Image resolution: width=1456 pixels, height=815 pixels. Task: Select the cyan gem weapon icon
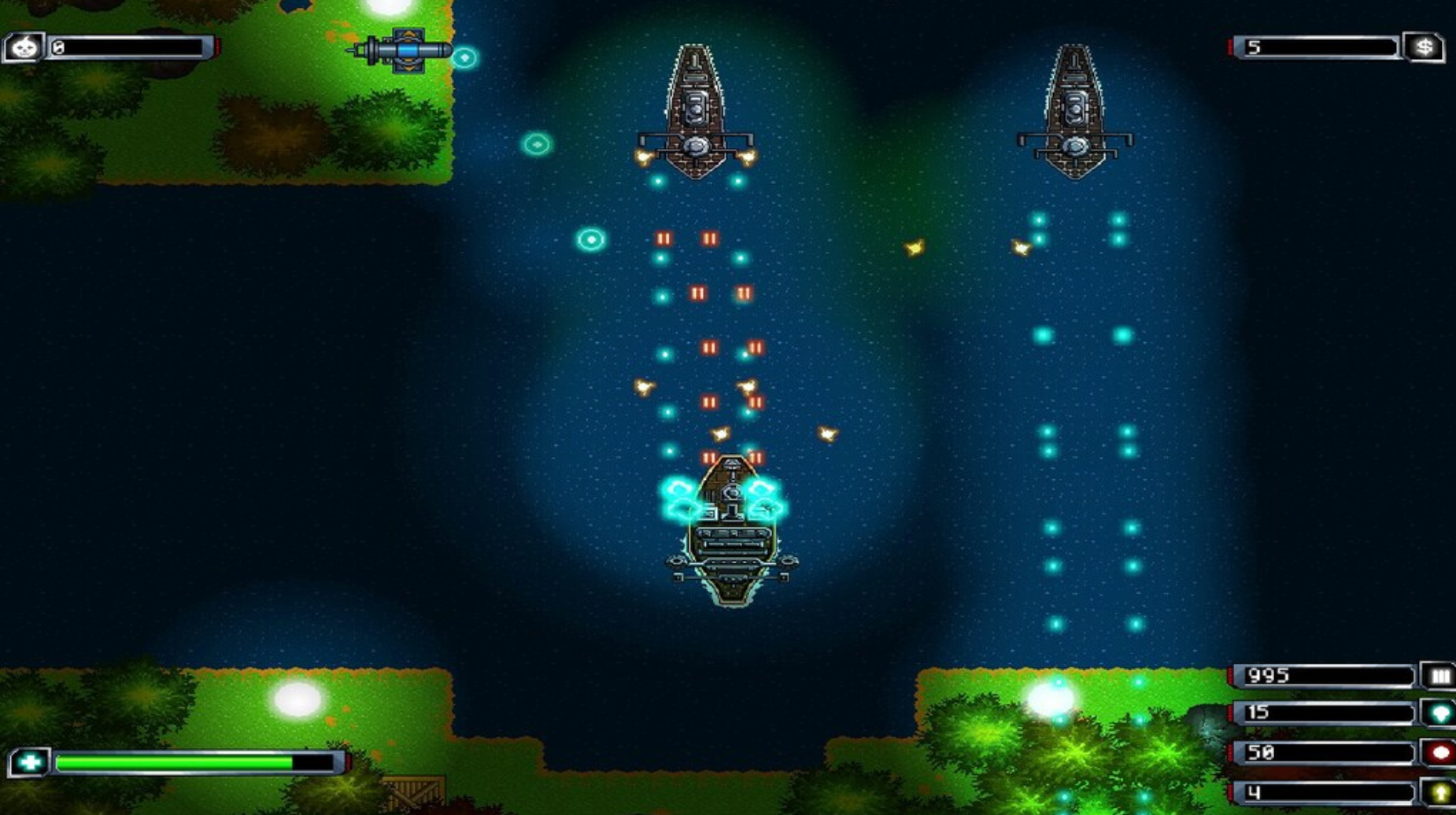pos(1439,714)
